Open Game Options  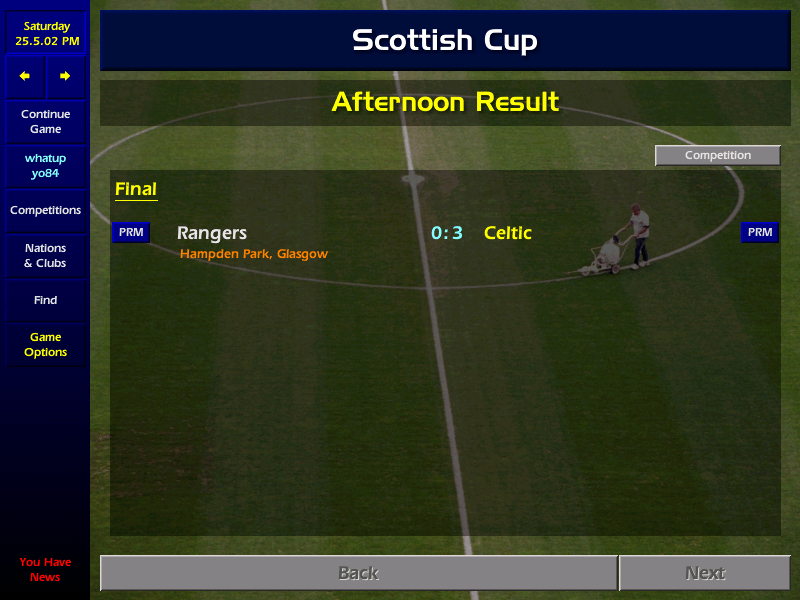45,345
